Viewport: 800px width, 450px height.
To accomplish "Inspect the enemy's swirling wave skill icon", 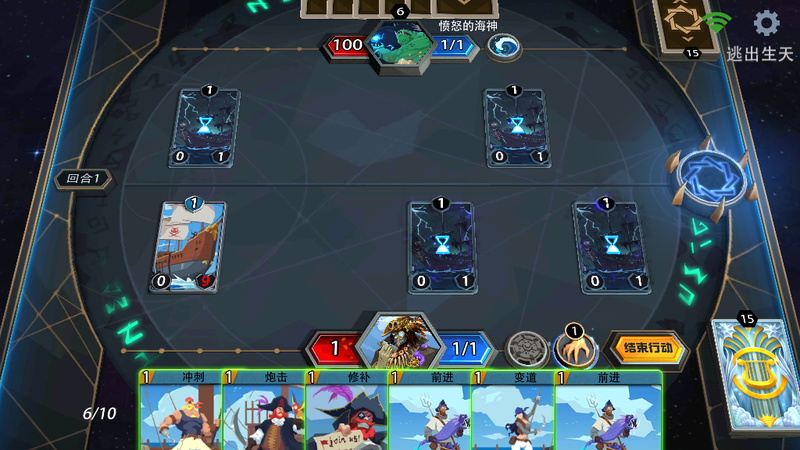I will point(503,46).
